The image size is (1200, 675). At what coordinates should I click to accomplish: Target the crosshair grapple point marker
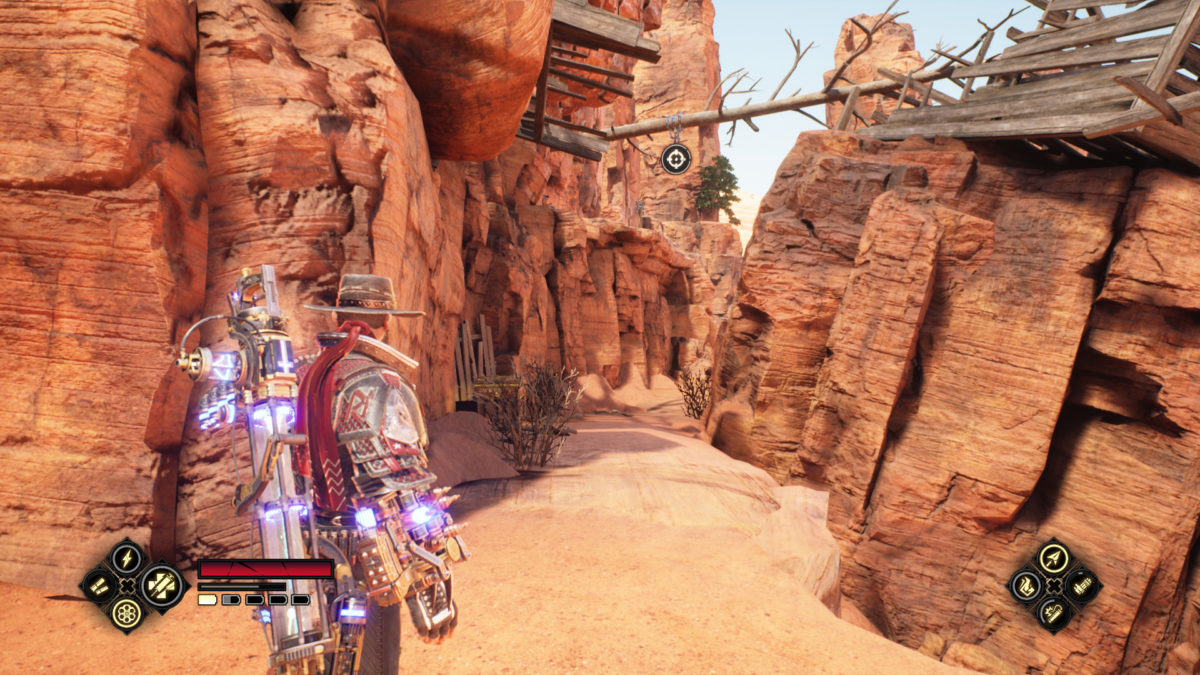pyautogui.click(x=676, y=158)
